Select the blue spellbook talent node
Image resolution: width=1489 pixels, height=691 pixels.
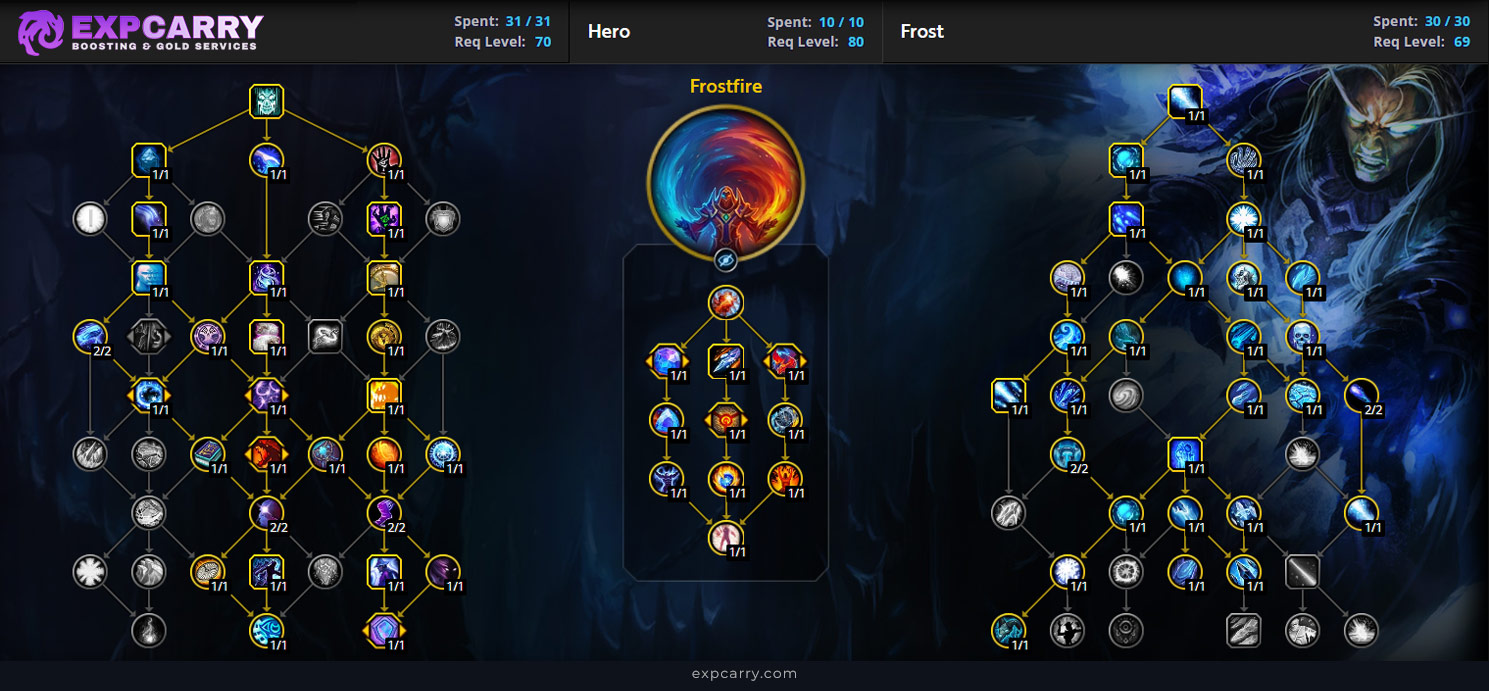(x=208, y=454)
